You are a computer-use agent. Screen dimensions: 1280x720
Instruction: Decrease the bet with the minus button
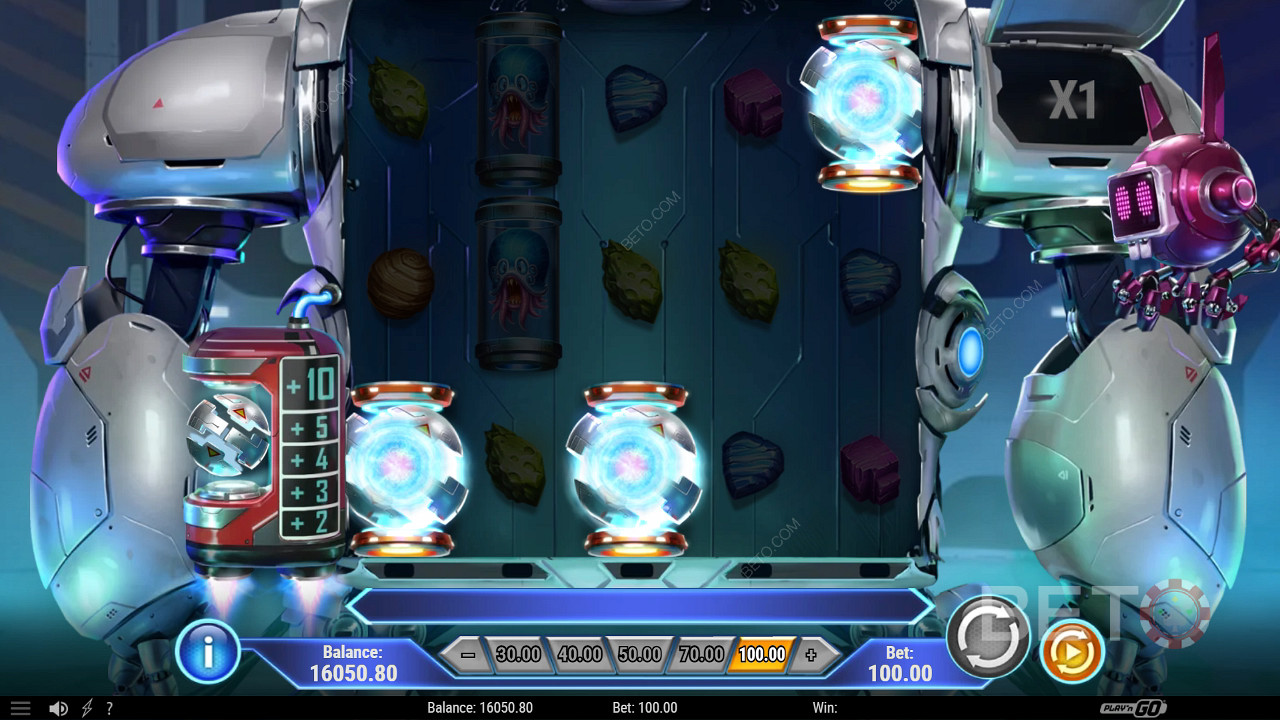click(x=468, y=655)
